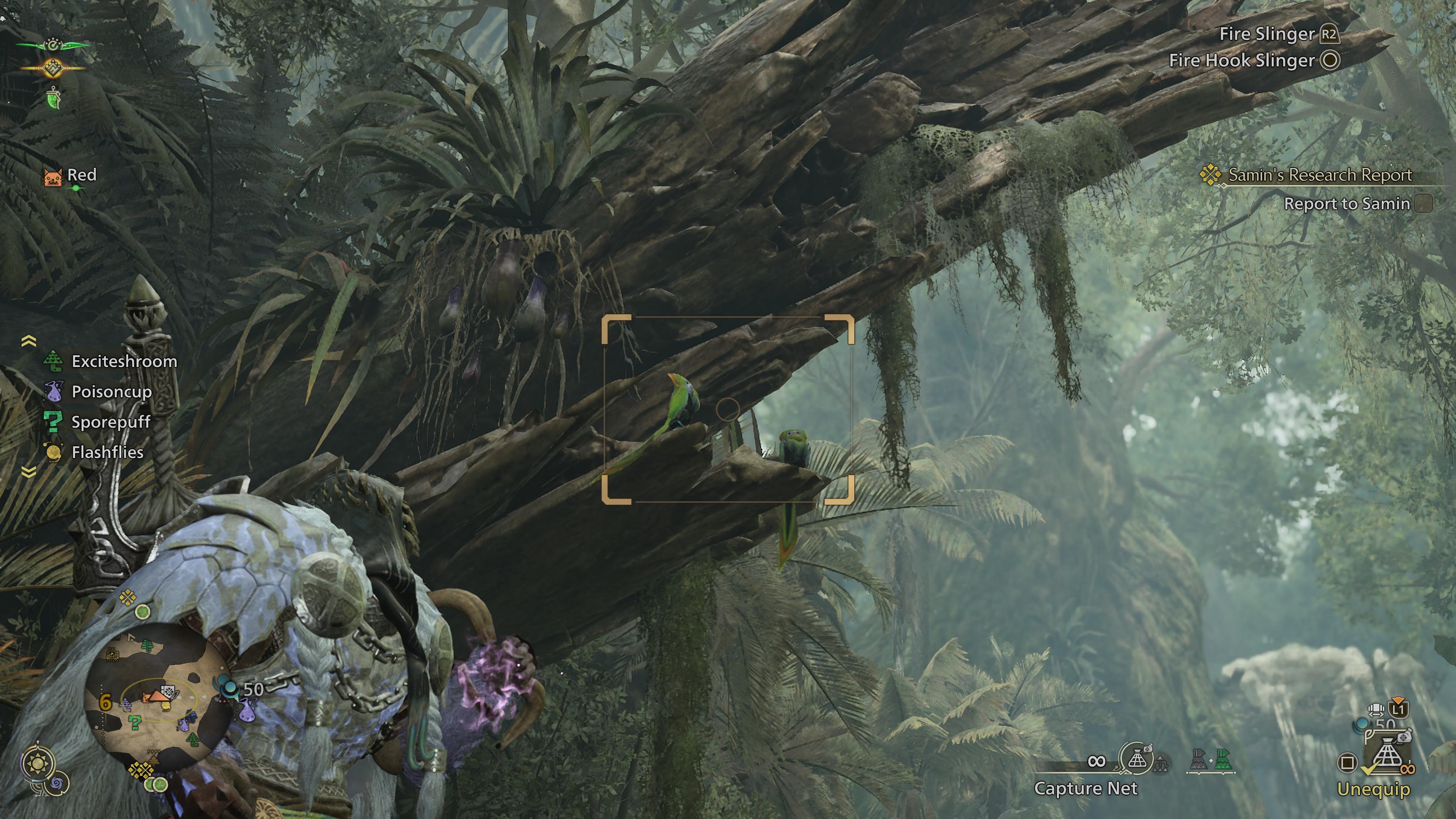Open Samin's Research Report quest tracker
Viewport: 1456px width, 819px height.
click(1319, 175)
